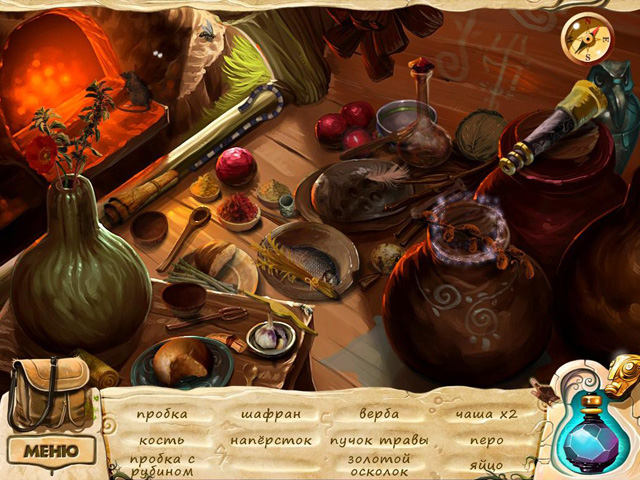640x480 pixels.
Task: Select the золотой осколок list entry
Action: click(x=379, y=465)
